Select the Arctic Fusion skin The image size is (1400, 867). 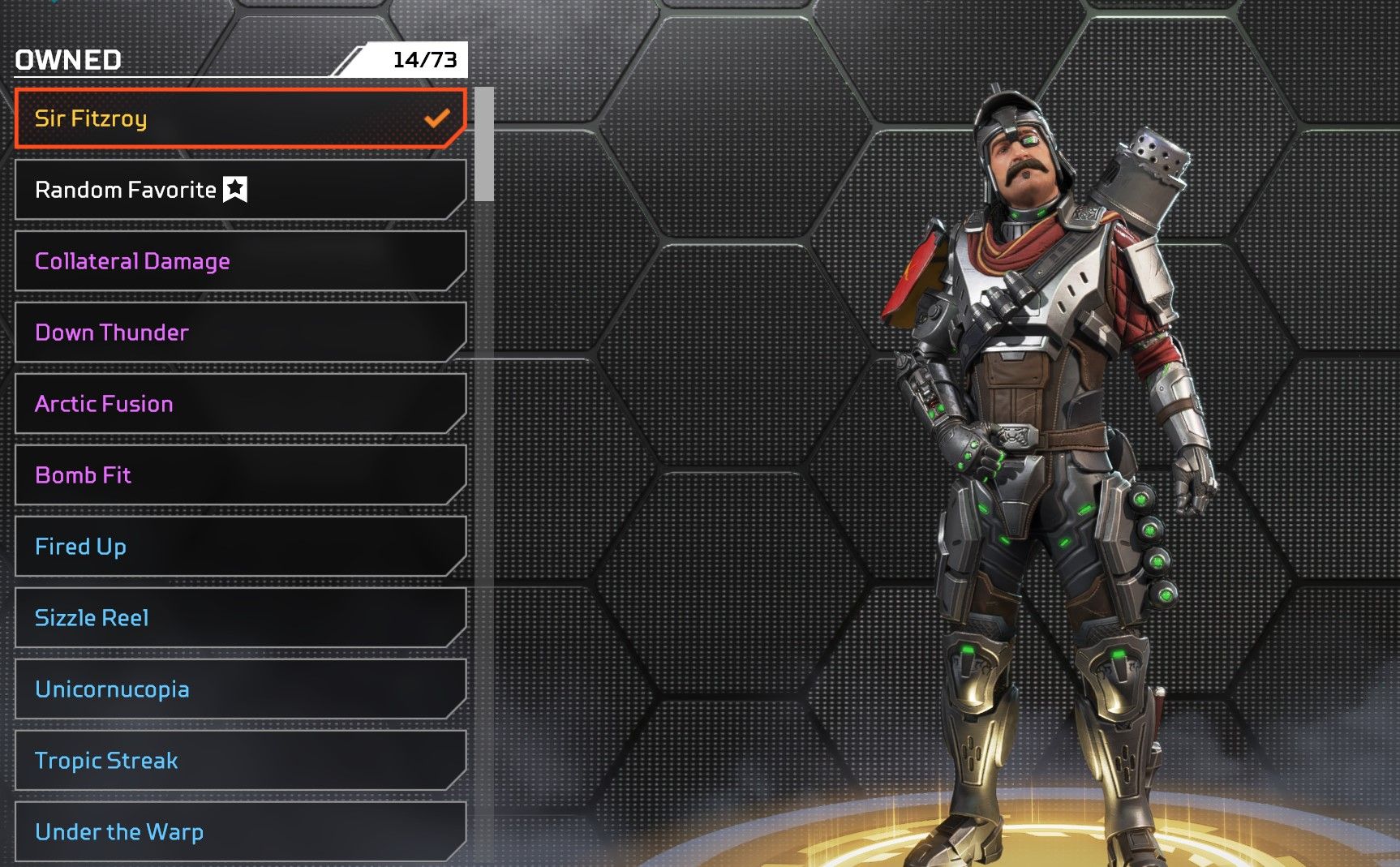240,404
